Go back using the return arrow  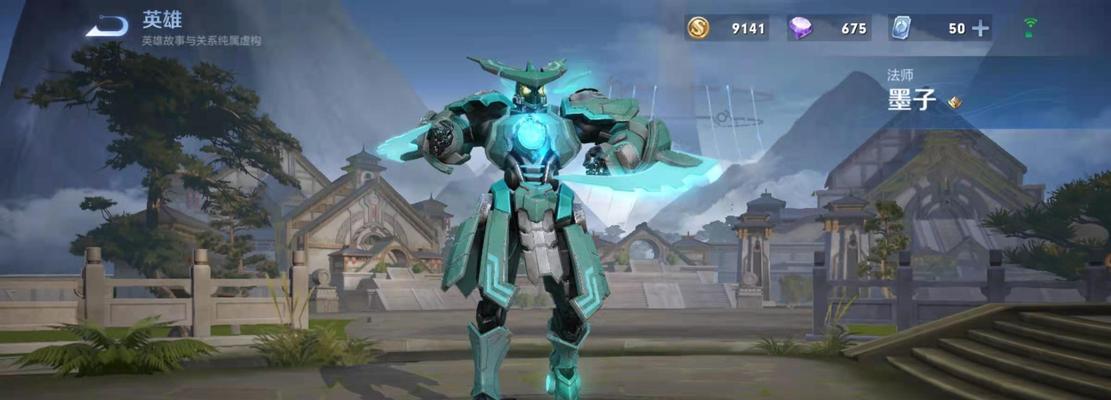pos(107,26)
